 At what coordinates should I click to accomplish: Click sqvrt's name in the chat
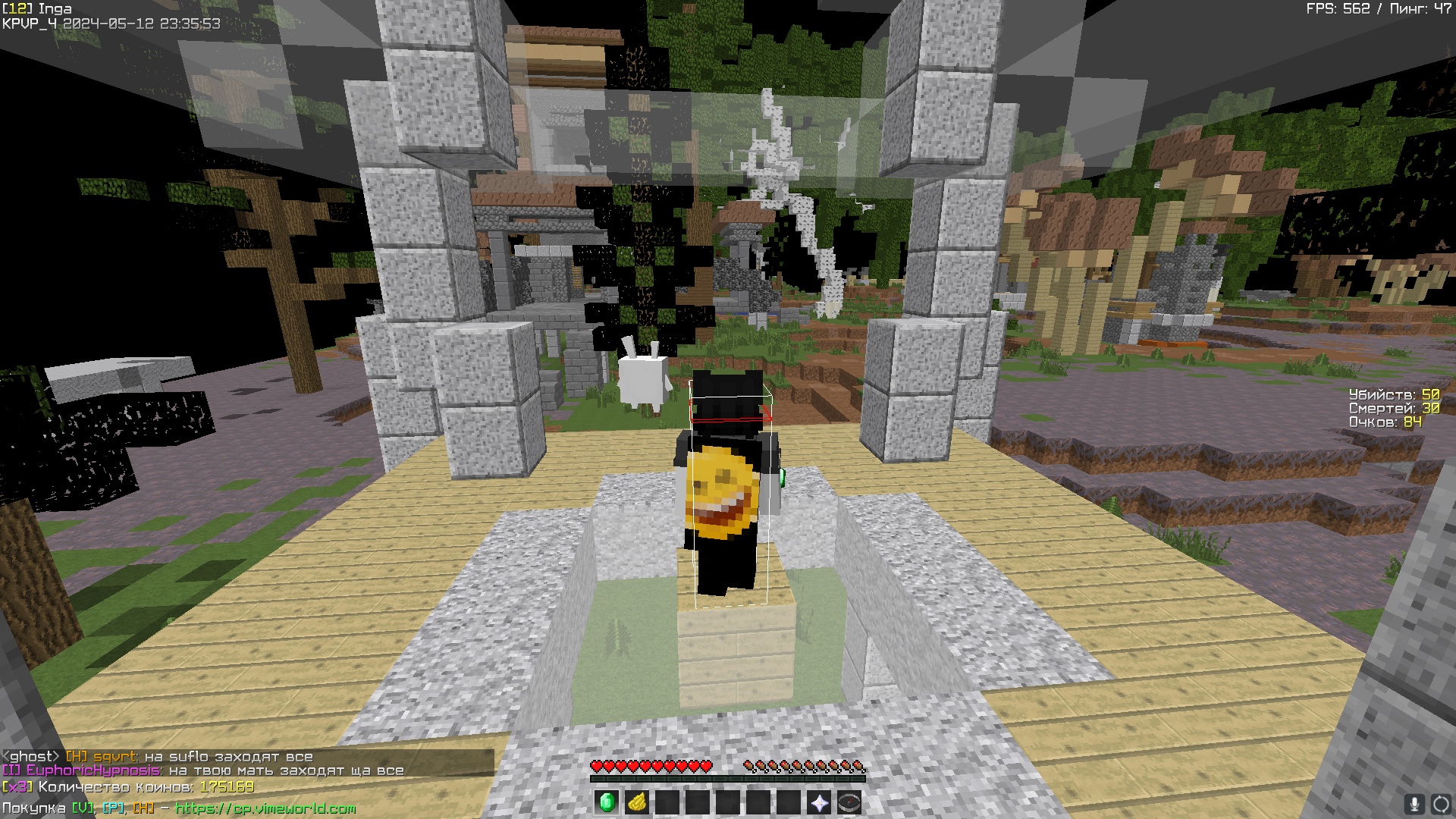point(115,756)
